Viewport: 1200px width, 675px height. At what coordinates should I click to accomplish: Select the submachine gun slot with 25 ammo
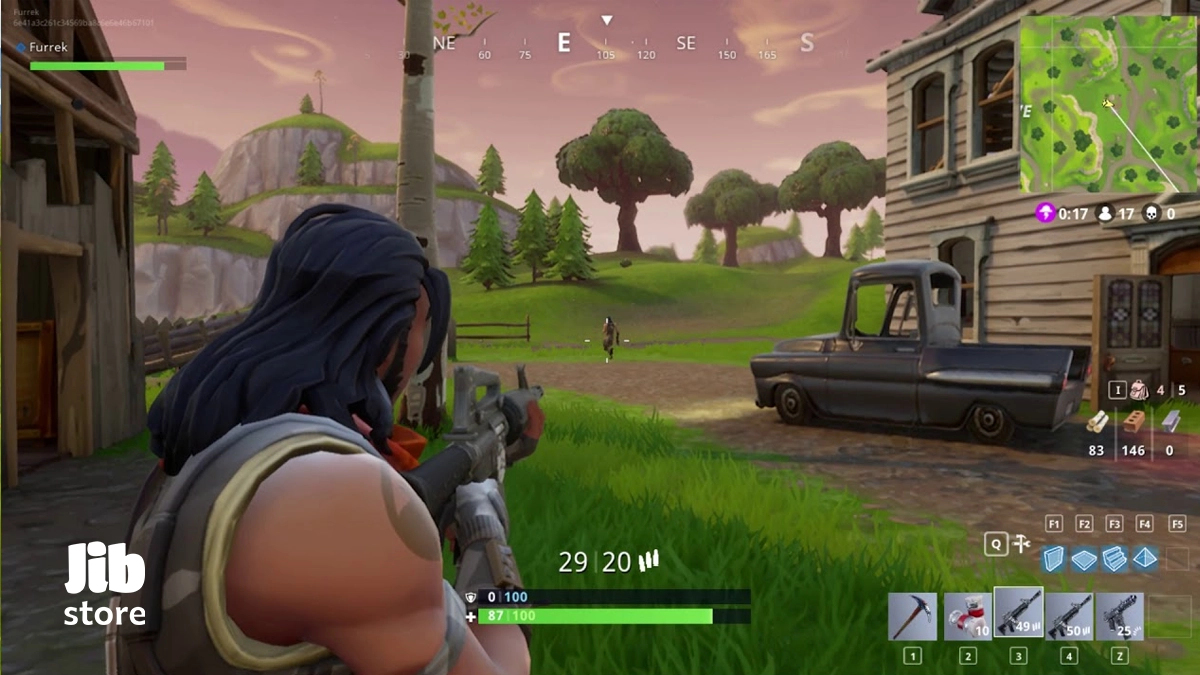1120,616
